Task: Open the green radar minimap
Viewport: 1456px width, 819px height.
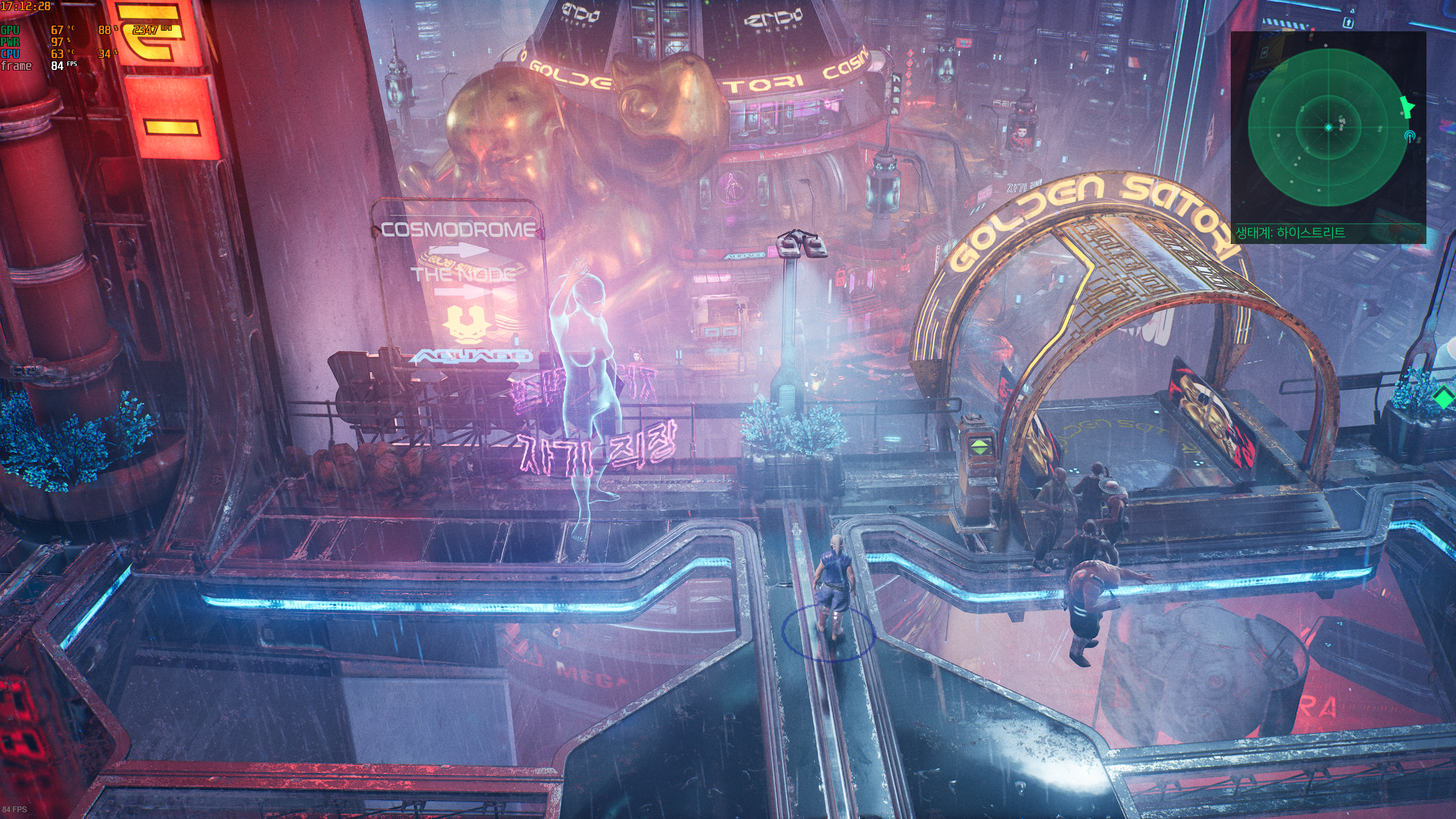Action: tap(1329, 127)
